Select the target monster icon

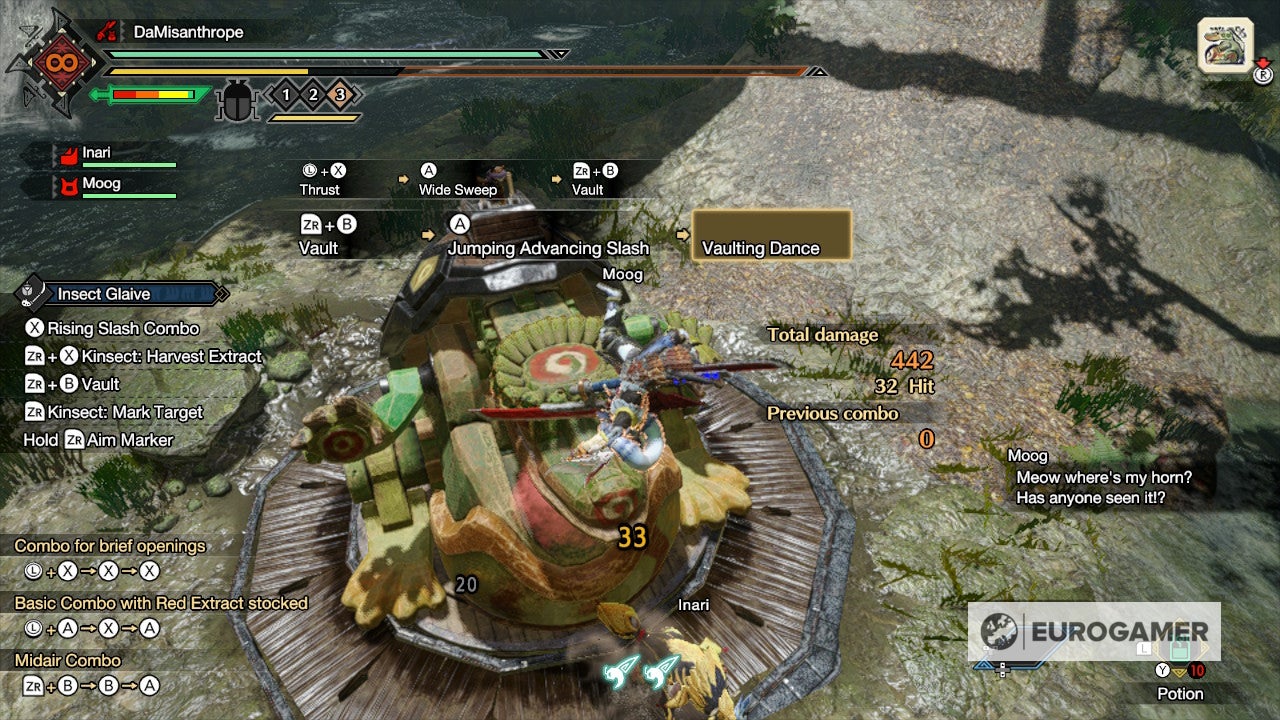pyautogui.click(x=1225, y=45)
